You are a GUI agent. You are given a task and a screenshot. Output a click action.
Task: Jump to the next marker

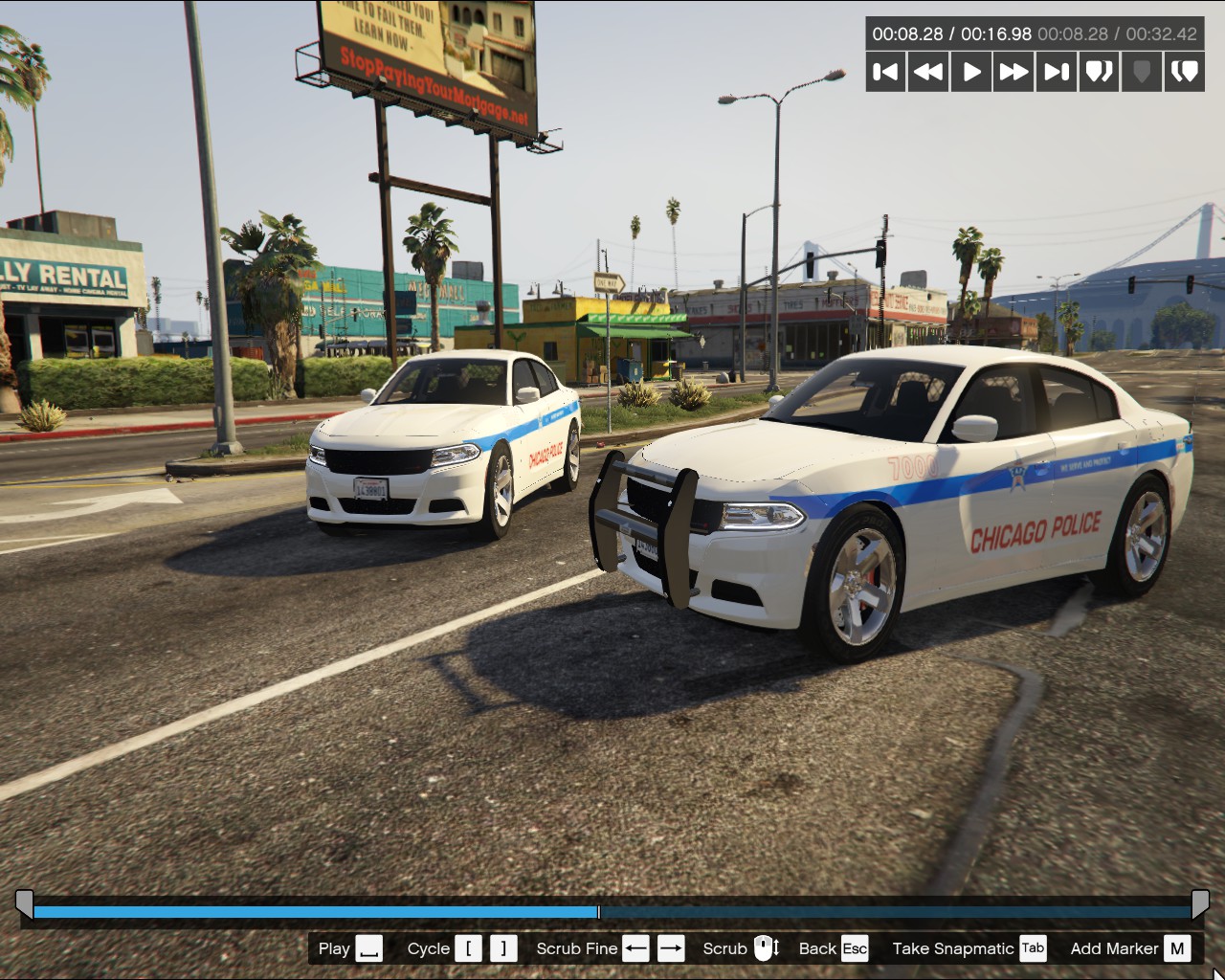pyautogui.click(x=1184, y=72)
